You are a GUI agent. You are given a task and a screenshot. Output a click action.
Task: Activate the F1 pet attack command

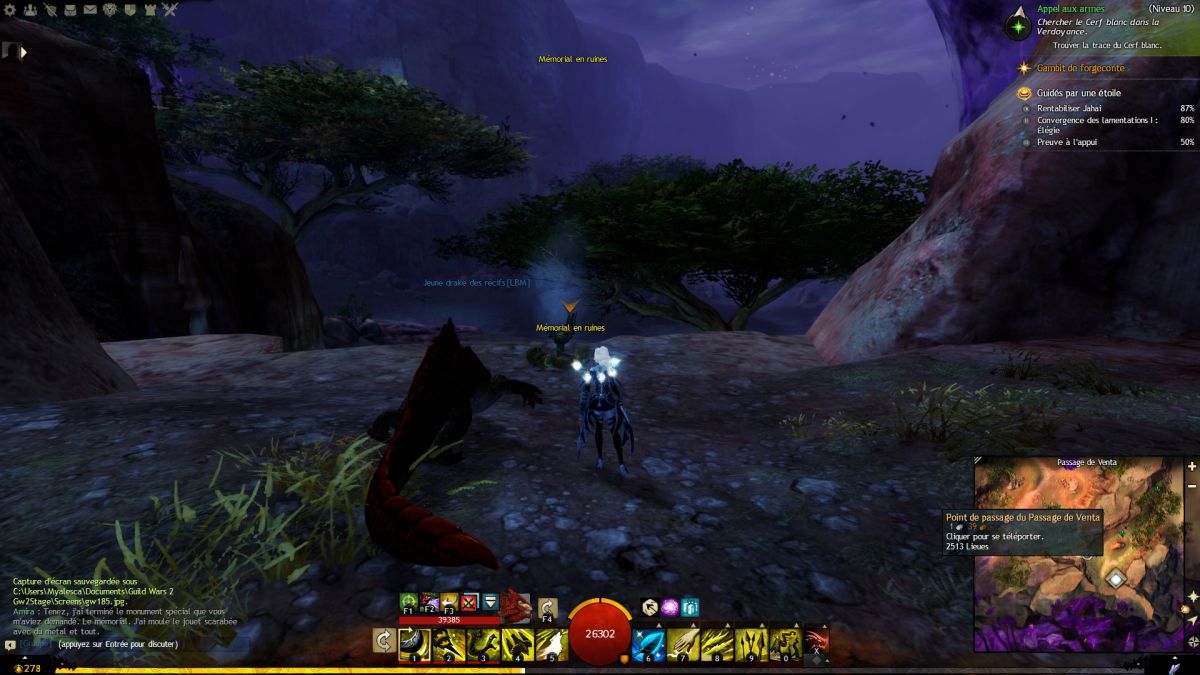point(408,602)
